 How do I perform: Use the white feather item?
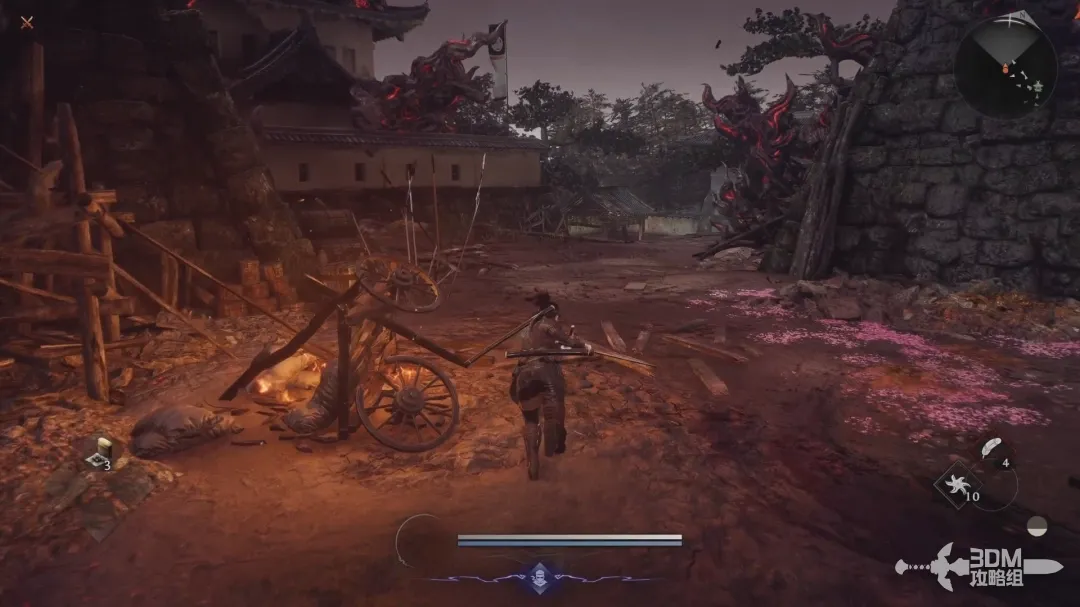coord(990,448)
